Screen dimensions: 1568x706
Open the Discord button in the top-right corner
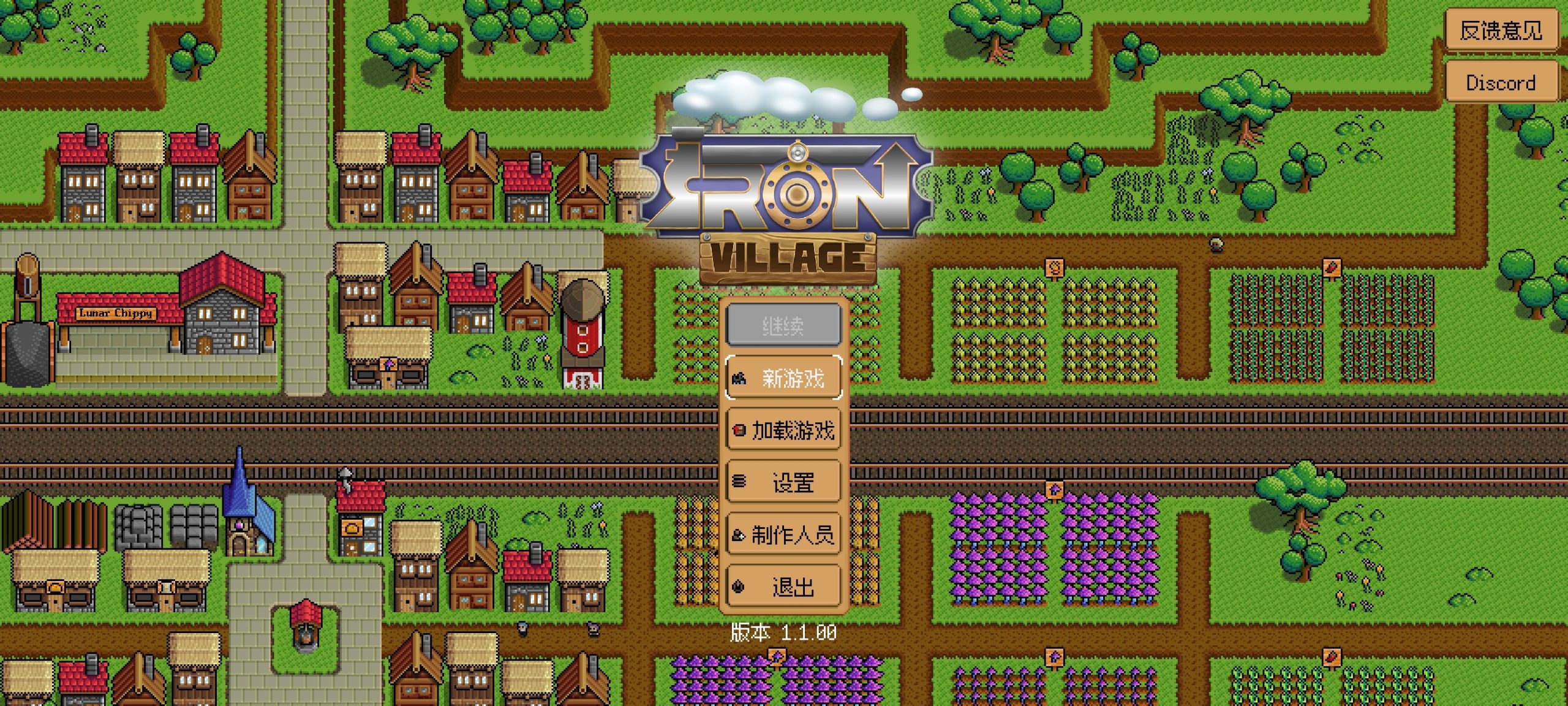[x=1502, y=82]
